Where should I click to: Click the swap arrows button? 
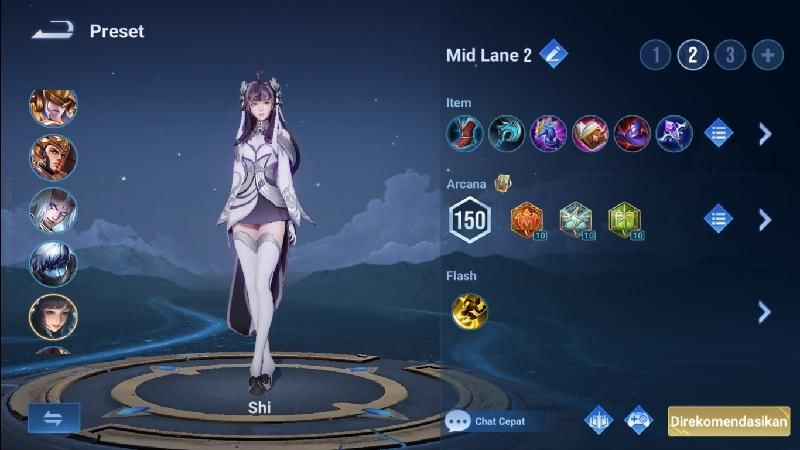click(54, 418)
